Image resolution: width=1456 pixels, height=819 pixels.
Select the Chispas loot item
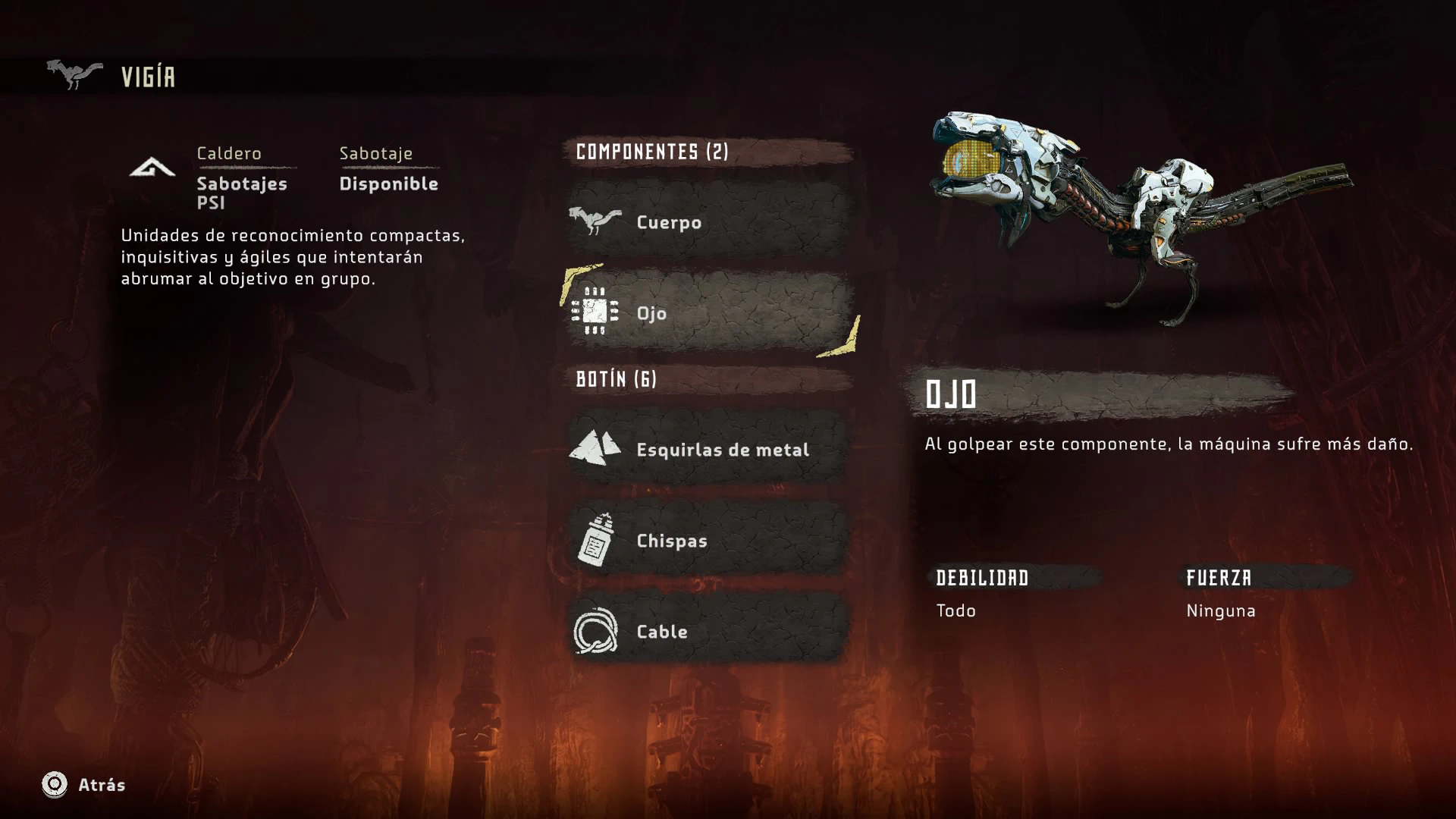(x=708, y=540)
